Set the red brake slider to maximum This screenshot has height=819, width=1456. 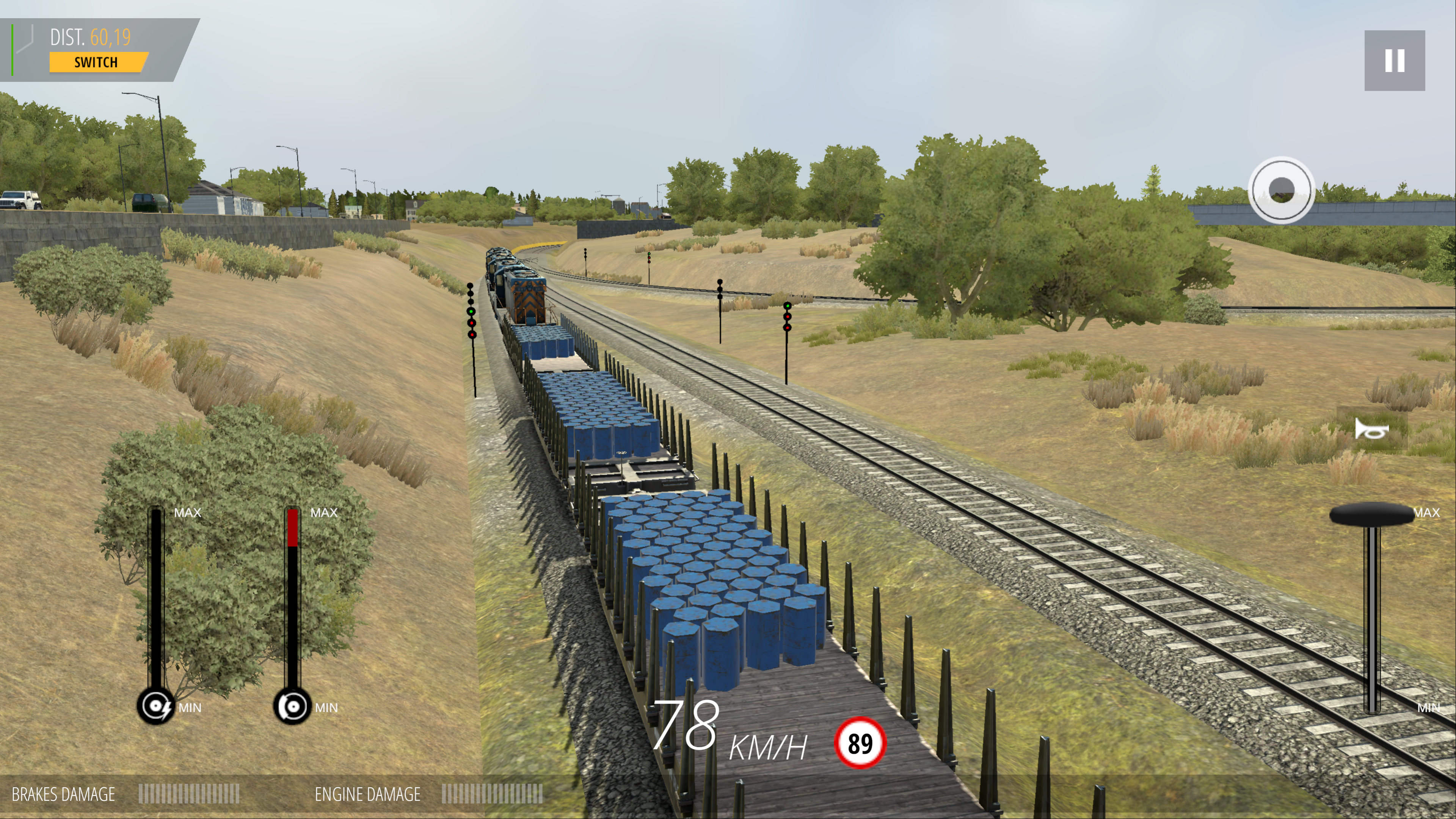(x=292, y=513)
